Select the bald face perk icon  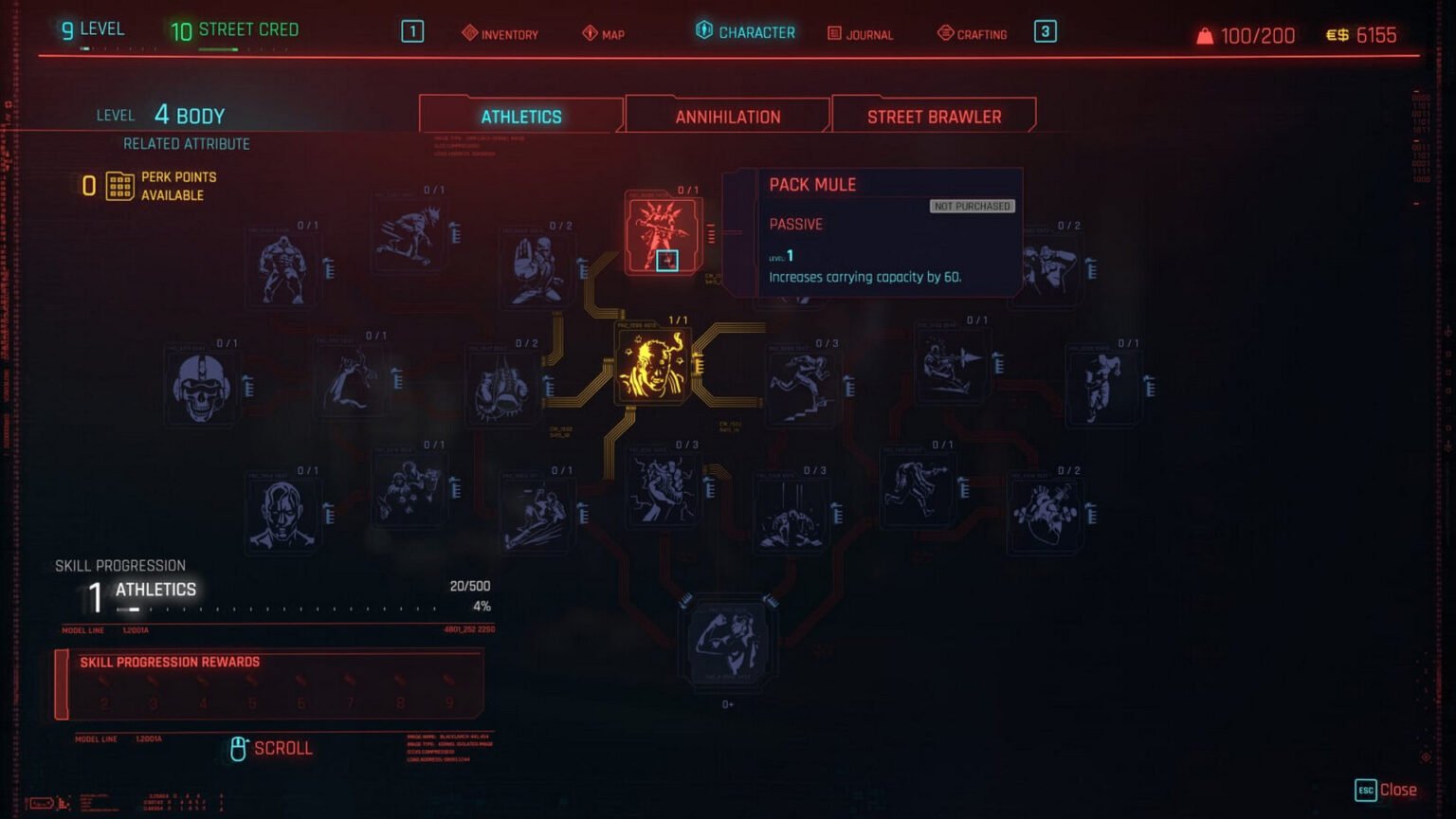[282, 515]
